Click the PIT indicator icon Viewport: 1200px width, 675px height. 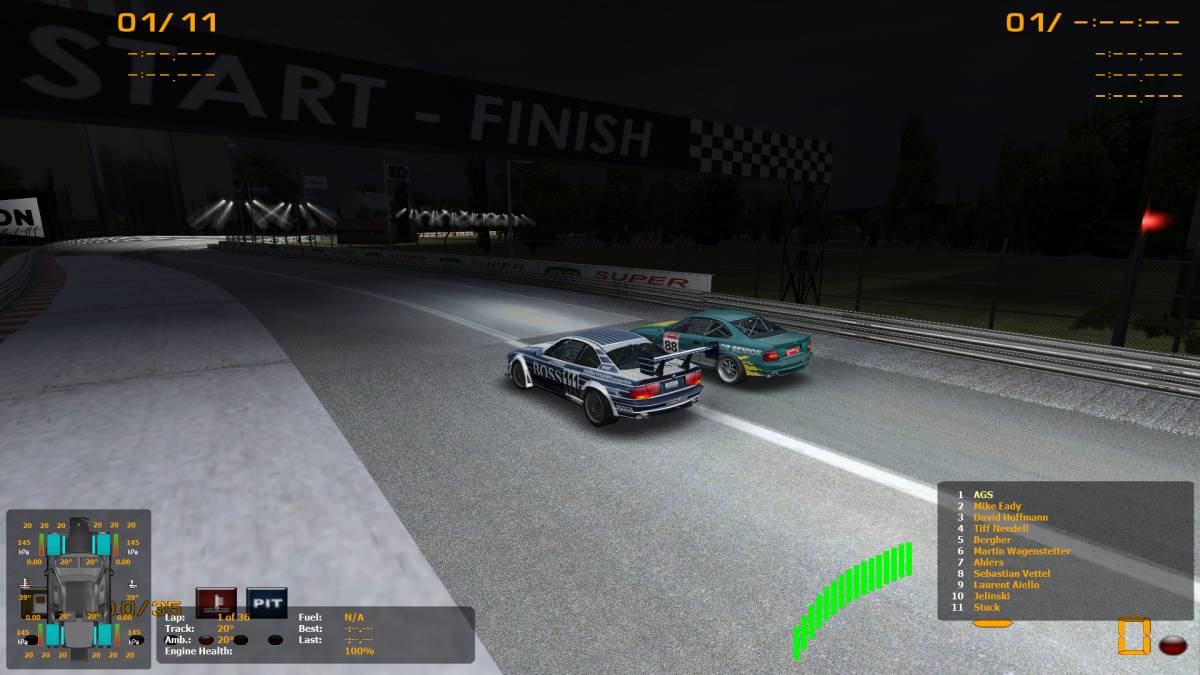pos(266,602)
